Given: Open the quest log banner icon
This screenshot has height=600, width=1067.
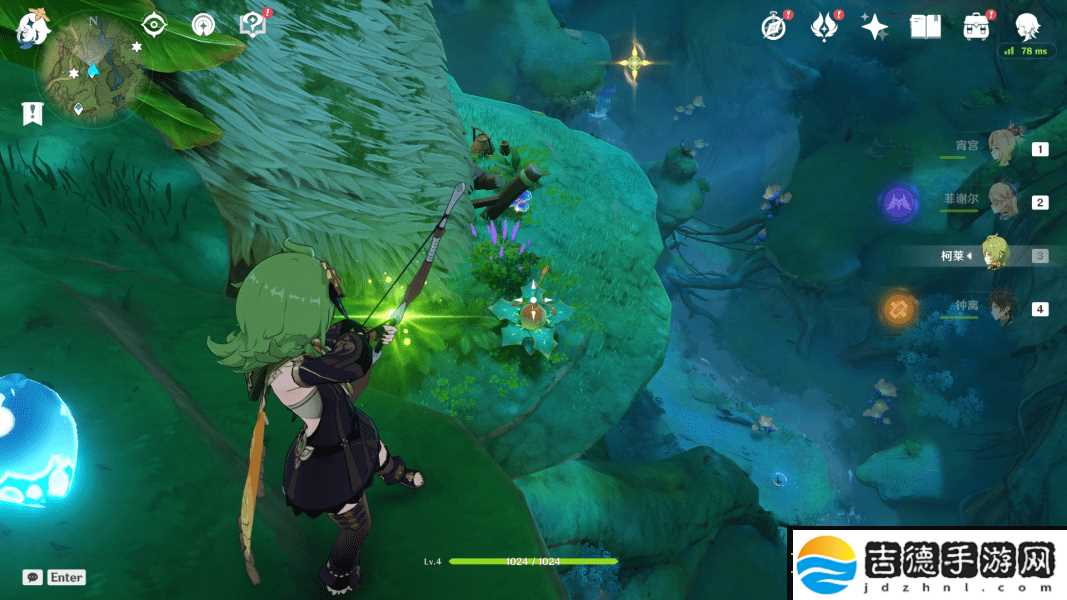Looking at the screenshot, I should [32, 113].
